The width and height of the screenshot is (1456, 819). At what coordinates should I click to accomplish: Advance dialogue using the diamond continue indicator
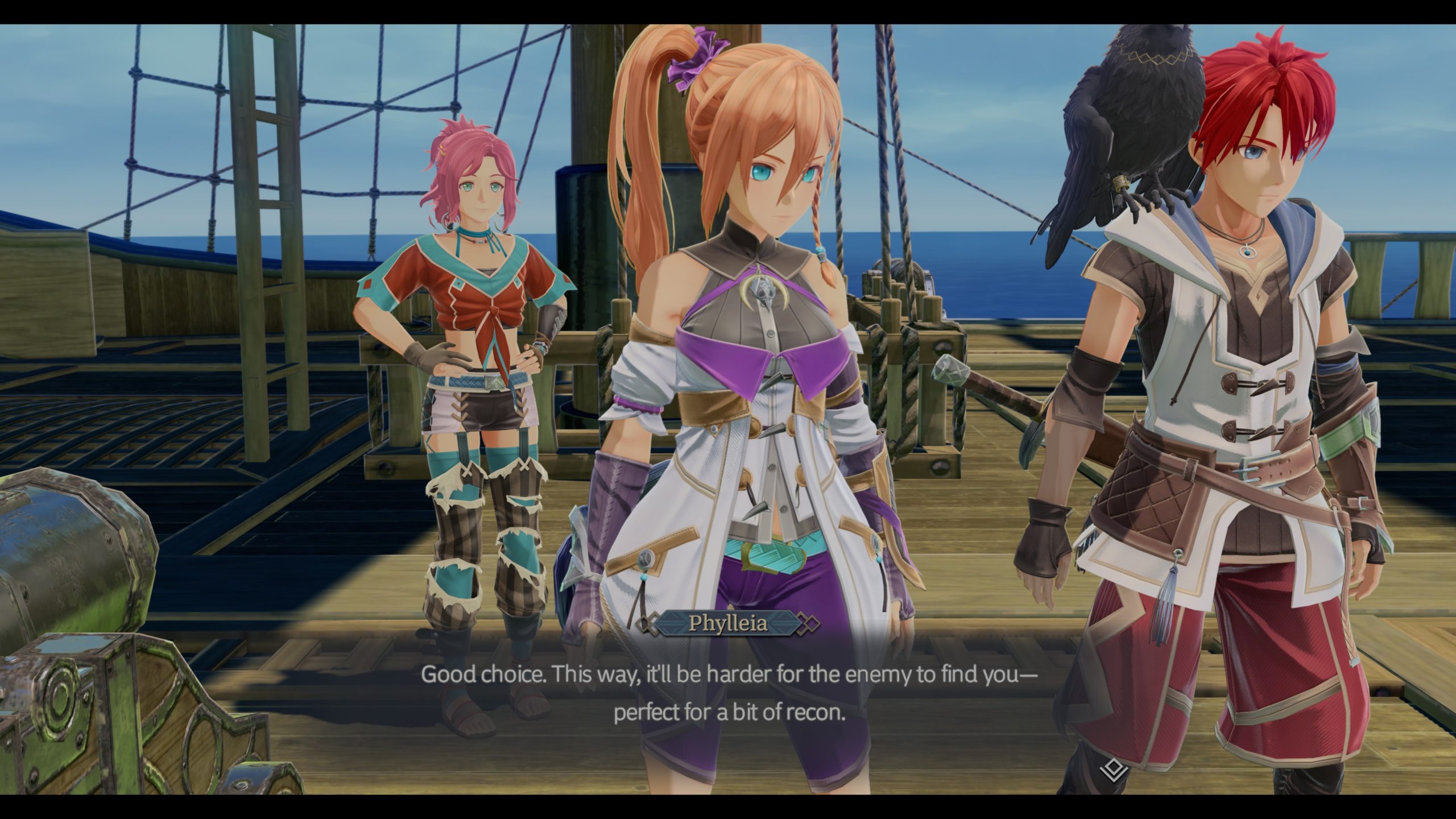click(x=1113, y=771)
